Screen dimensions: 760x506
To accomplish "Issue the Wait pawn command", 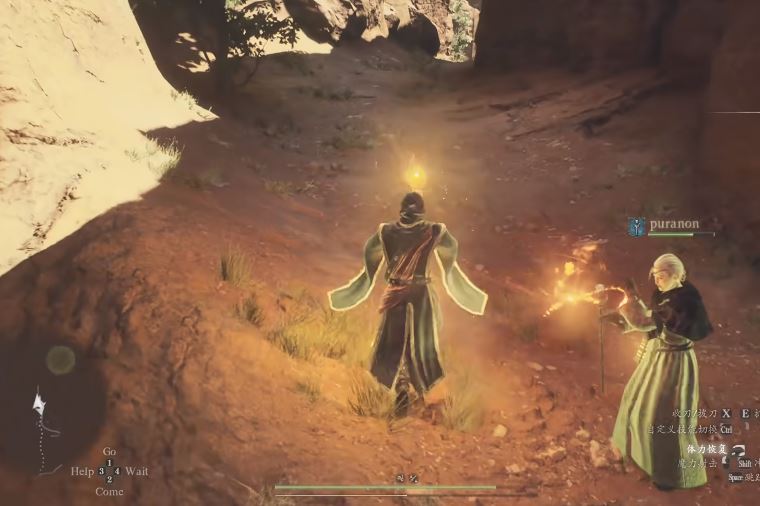I will point(137,471).
